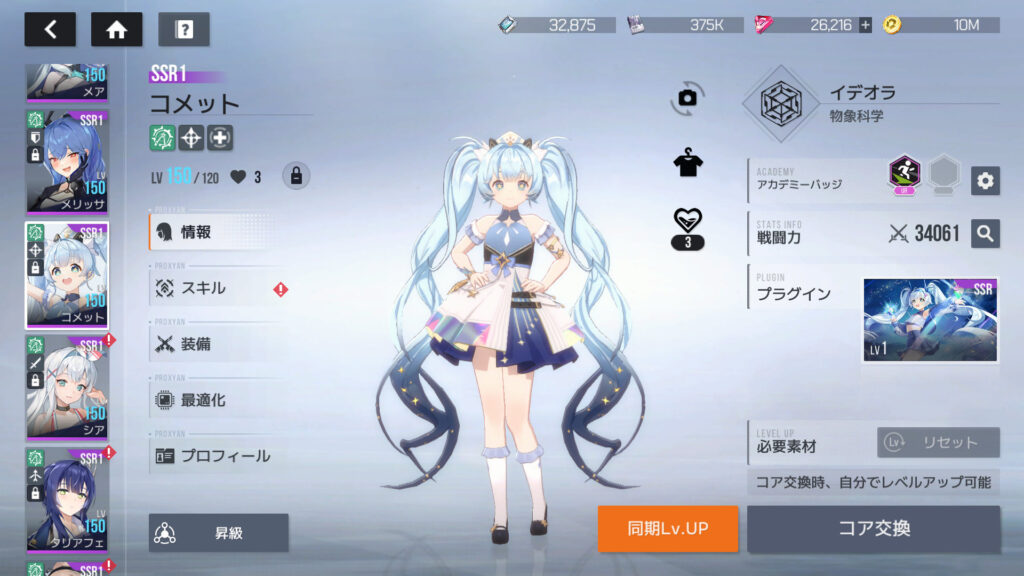
Task: Choose タリアフェ in the character list
Action: tap(67, 499)
